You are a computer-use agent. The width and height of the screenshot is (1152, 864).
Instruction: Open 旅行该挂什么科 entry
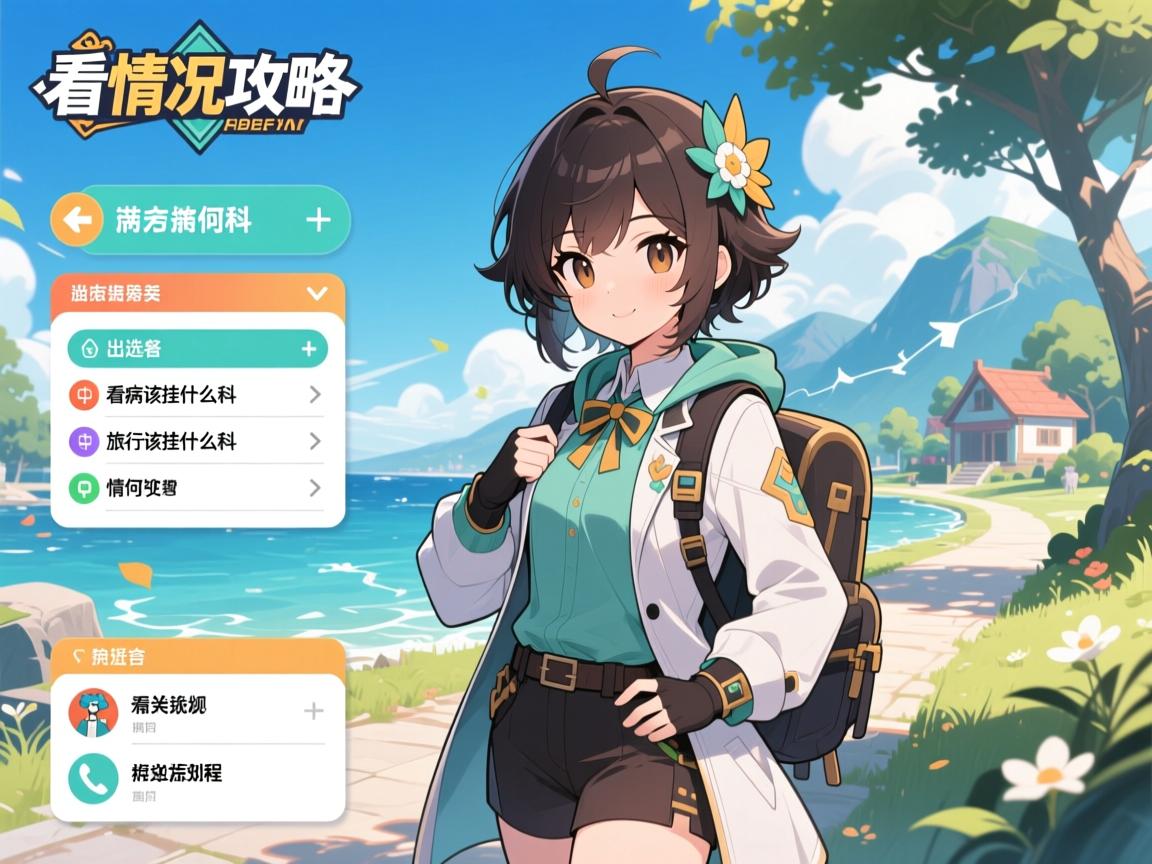[197, 441]
